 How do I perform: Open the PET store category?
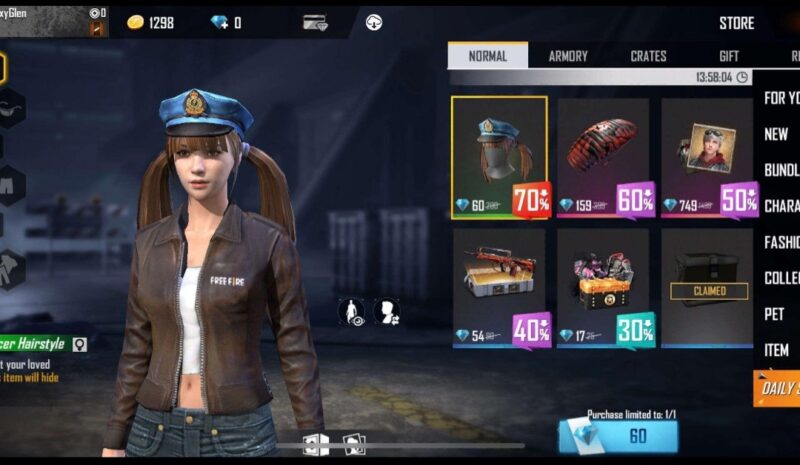[x=774, y=314]
